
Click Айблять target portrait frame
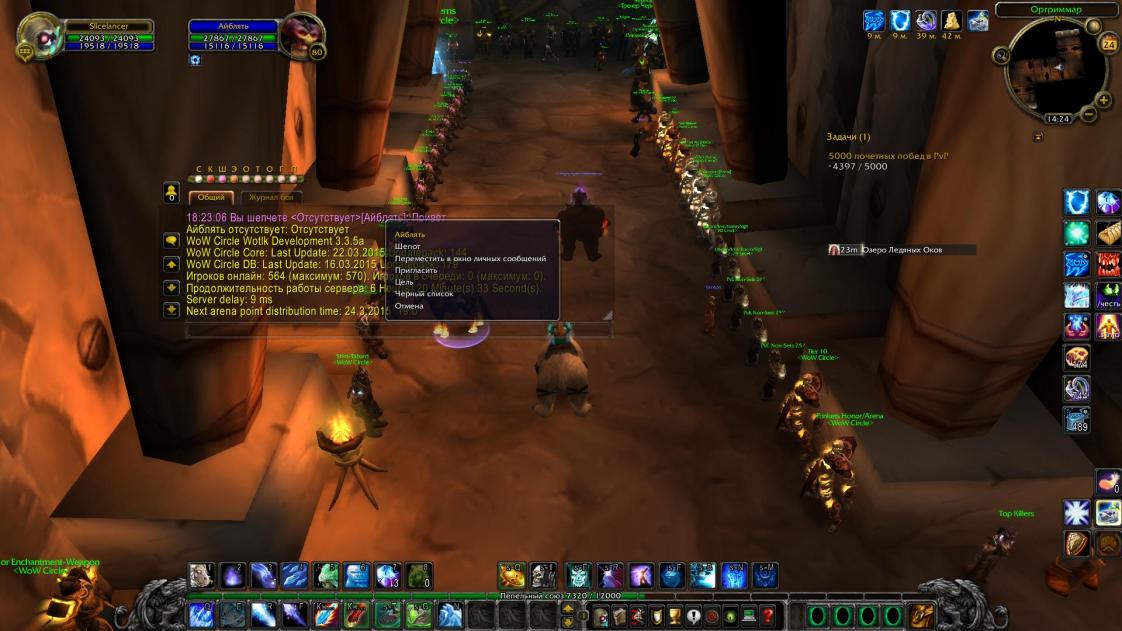[x=298, y=37]
